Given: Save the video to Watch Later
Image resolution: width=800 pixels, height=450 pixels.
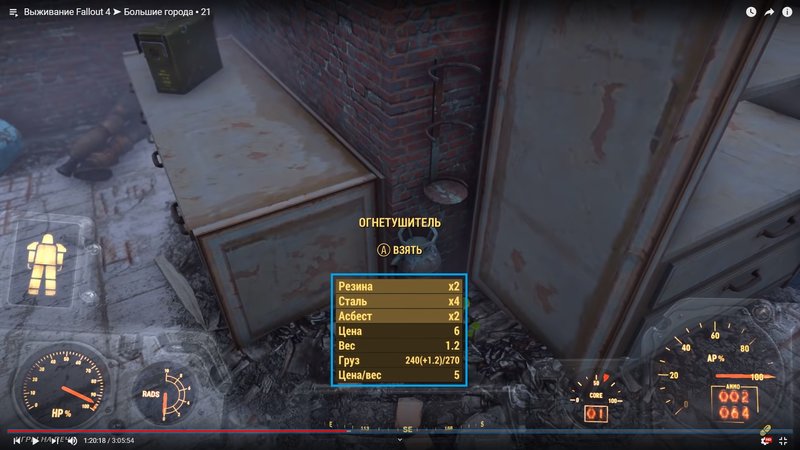Looking at the screenshot, I should click(x=751, y=12).
